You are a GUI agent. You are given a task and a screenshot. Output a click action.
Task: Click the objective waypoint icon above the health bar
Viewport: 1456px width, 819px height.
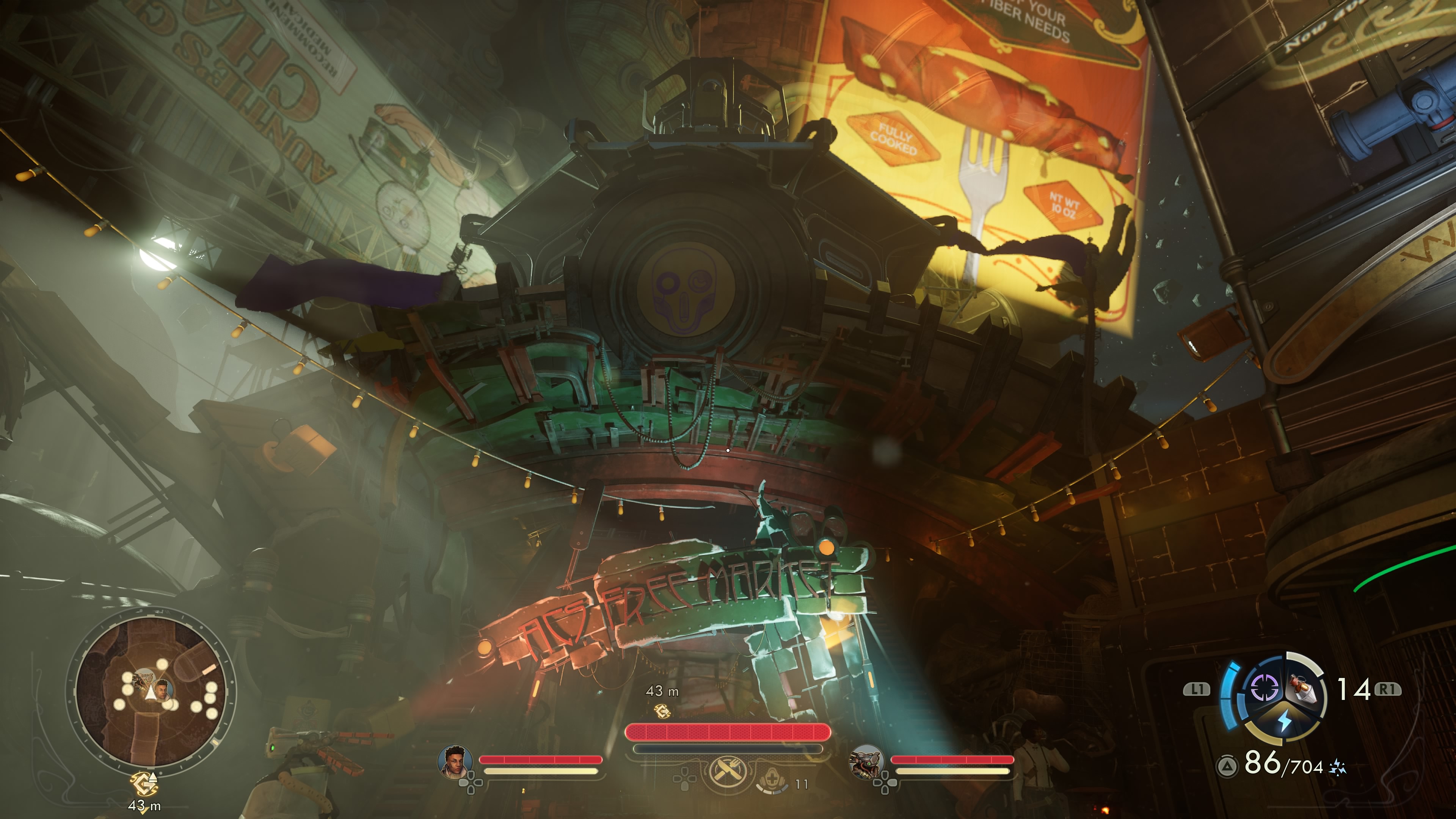point(662,711)
